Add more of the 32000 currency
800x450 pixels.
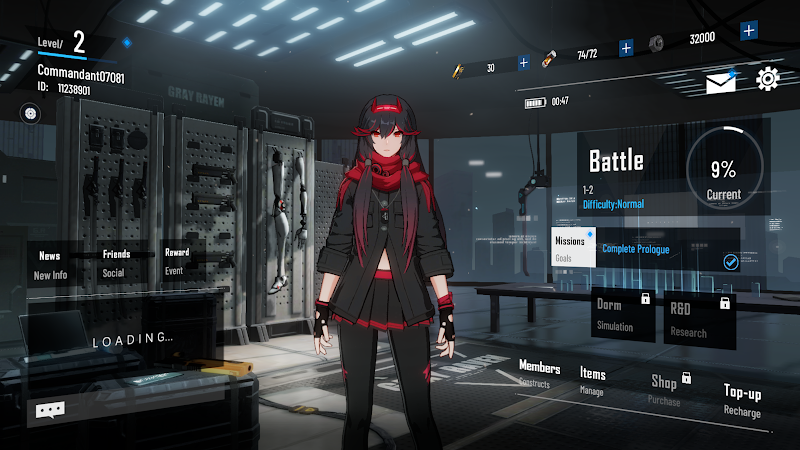[x=748, y=30]
